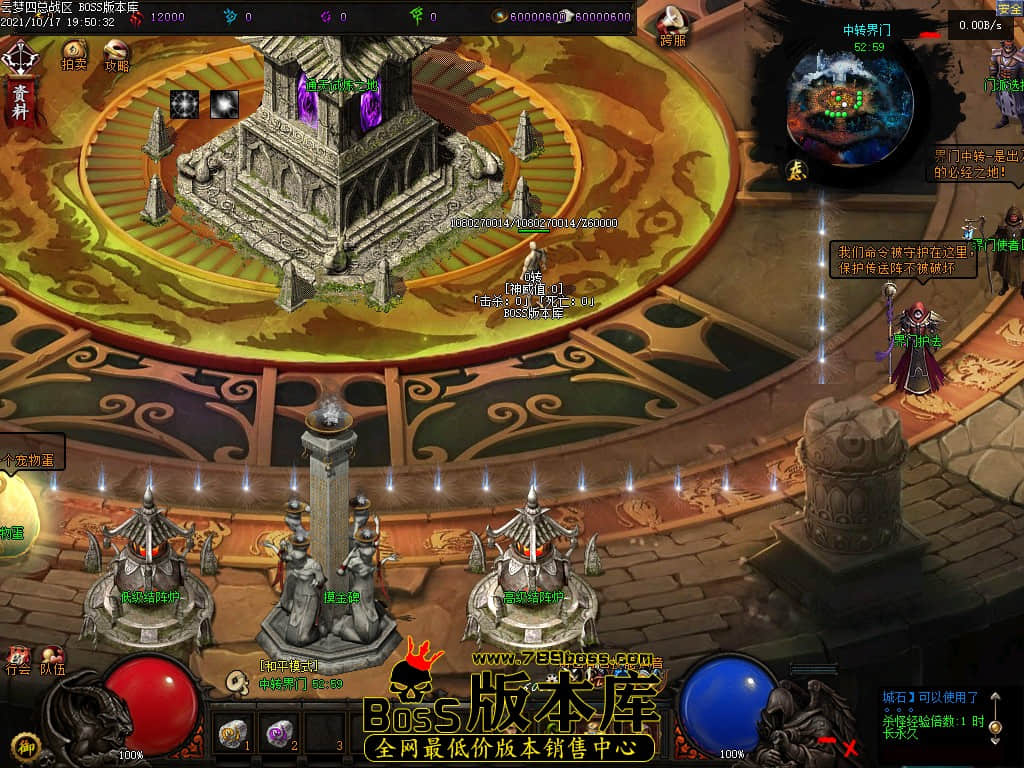Viewport: 1024px width, 768px height.
Task: Open the 资料 character info banner
Action: [x=19, y=102]
